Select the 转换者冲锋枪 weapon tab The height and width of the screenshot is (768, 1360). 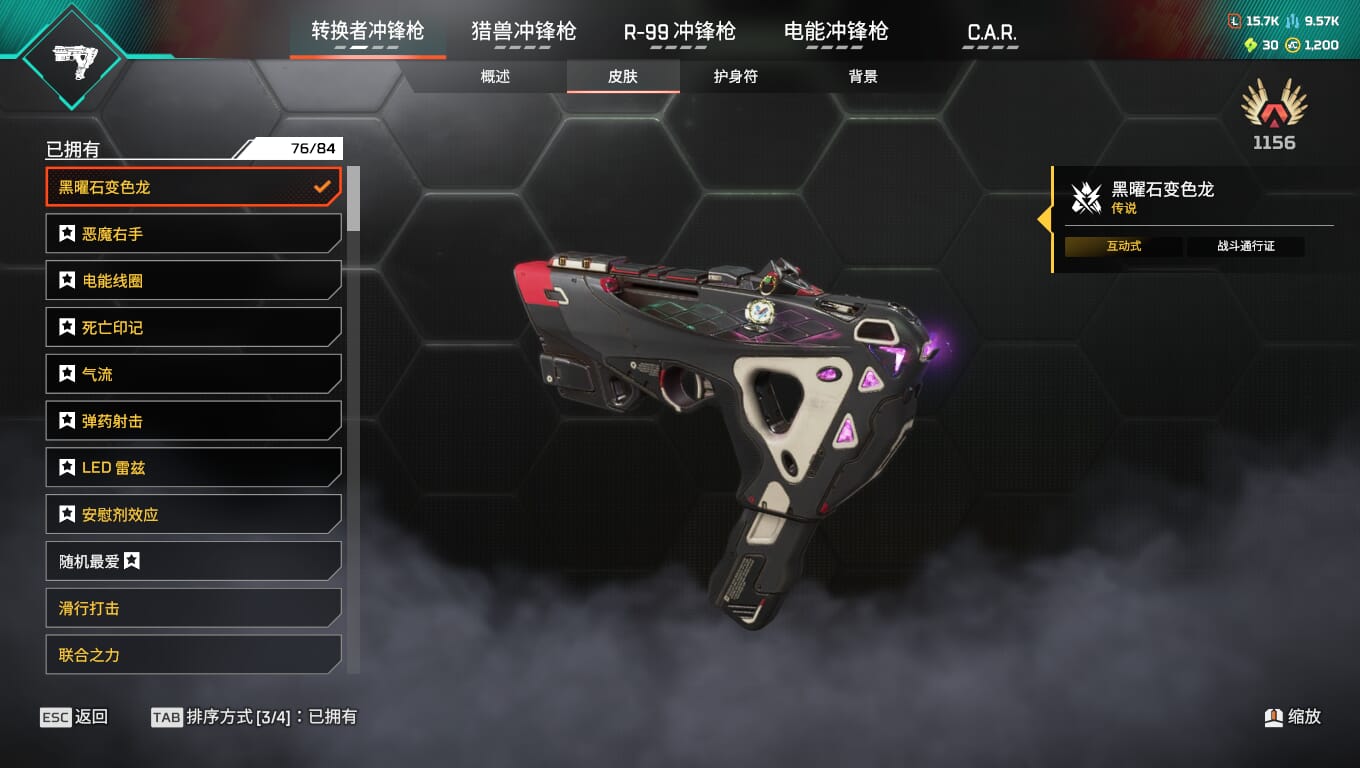point(367,31)
